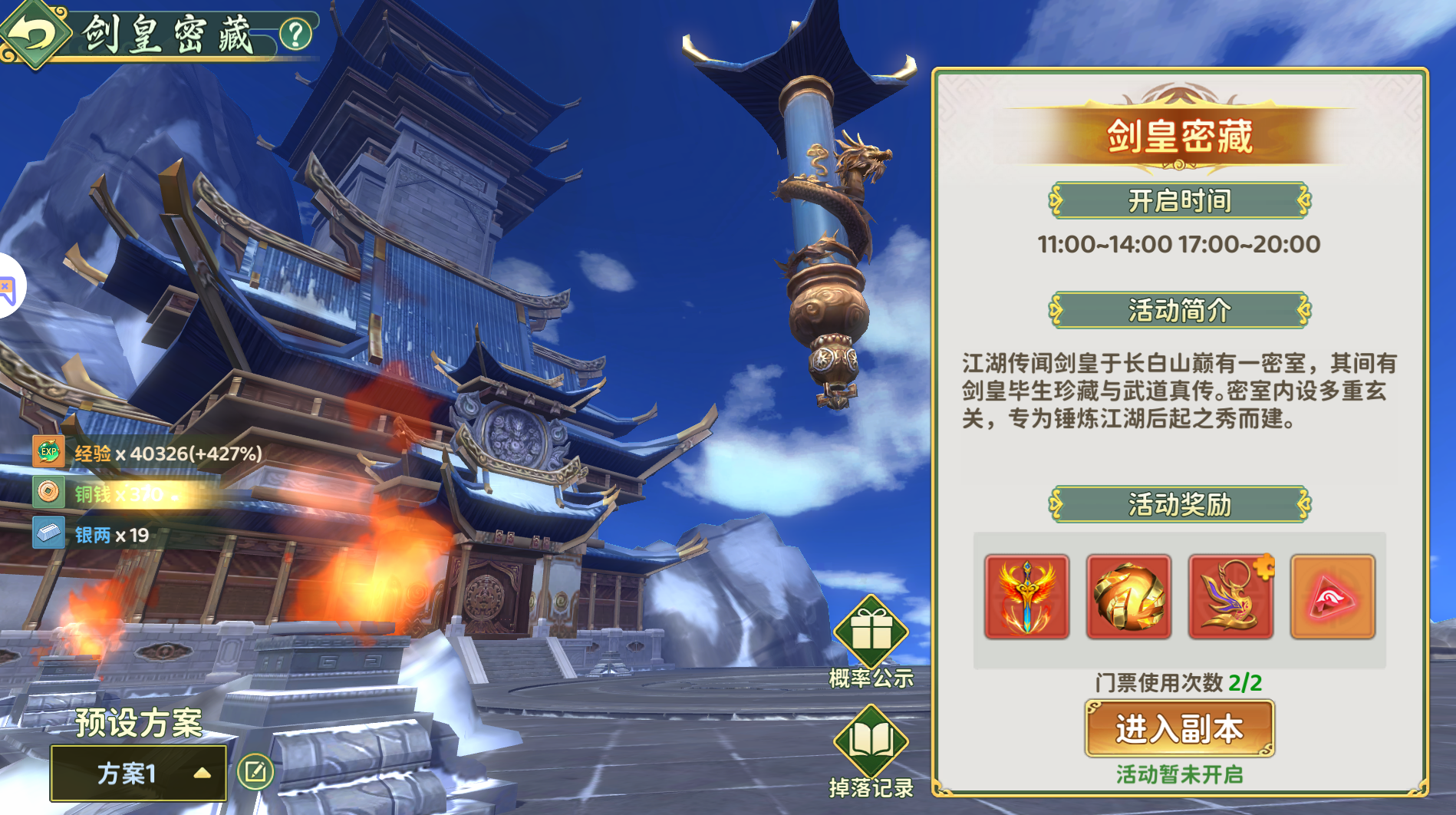
Task: Inspect the phoenix fragment reward
Action: click(x=1230, y=597)
